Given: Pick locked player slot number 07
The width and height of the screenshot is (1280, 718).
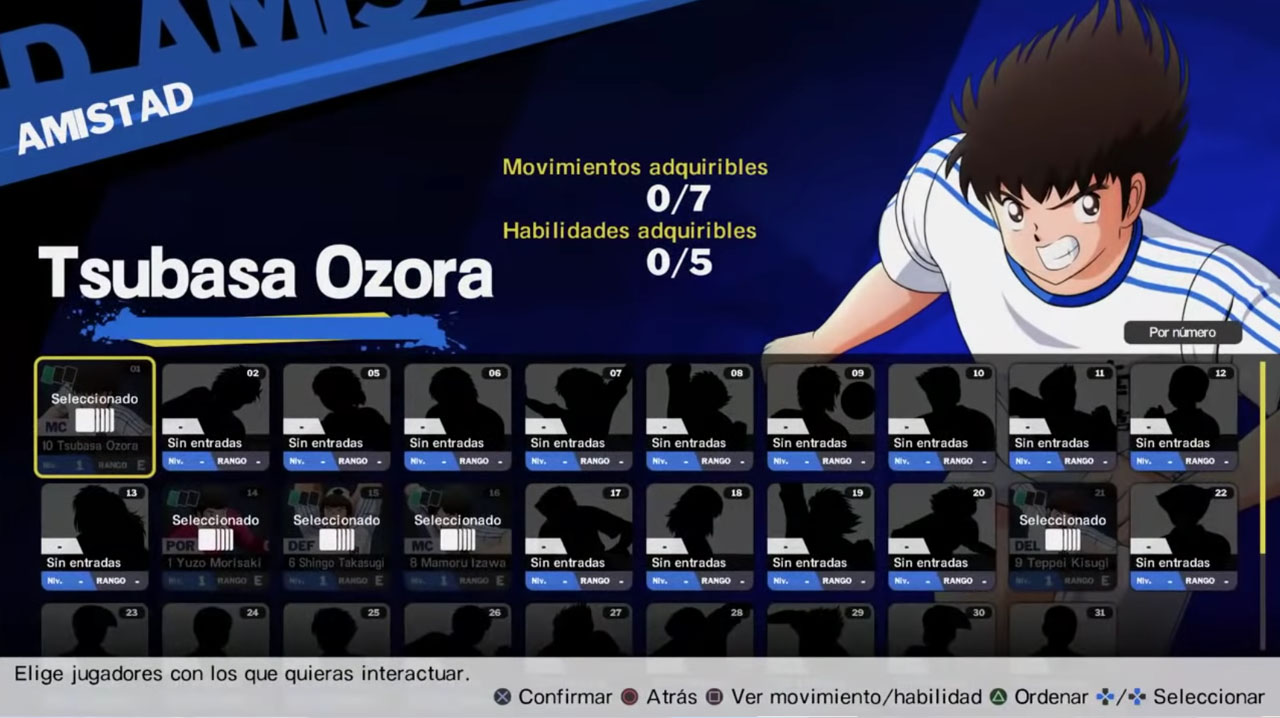Looking at the screenshot, I should tap(579, 417).
